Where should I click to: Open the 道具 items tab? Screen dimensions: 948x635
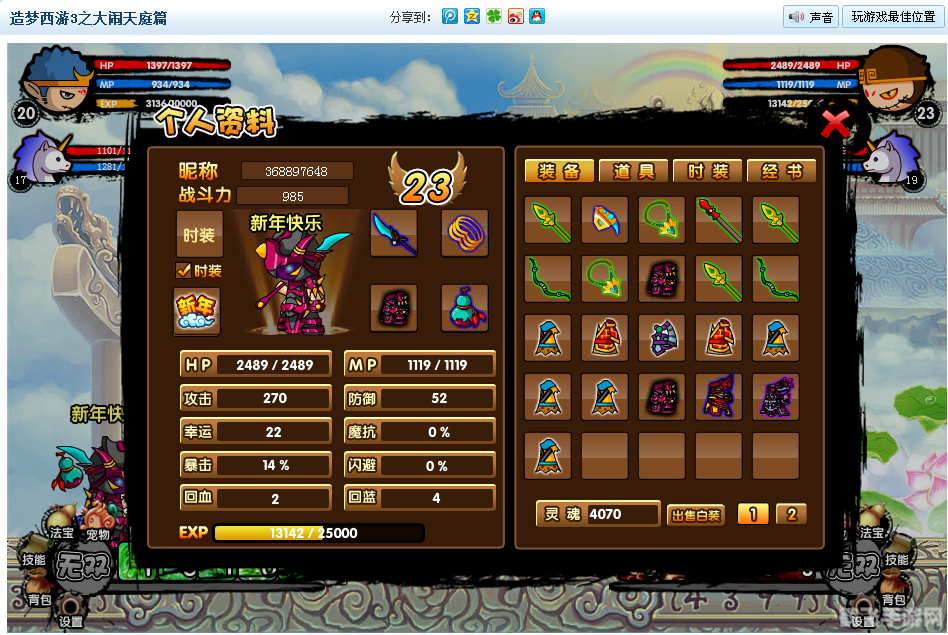coord(633,171)
